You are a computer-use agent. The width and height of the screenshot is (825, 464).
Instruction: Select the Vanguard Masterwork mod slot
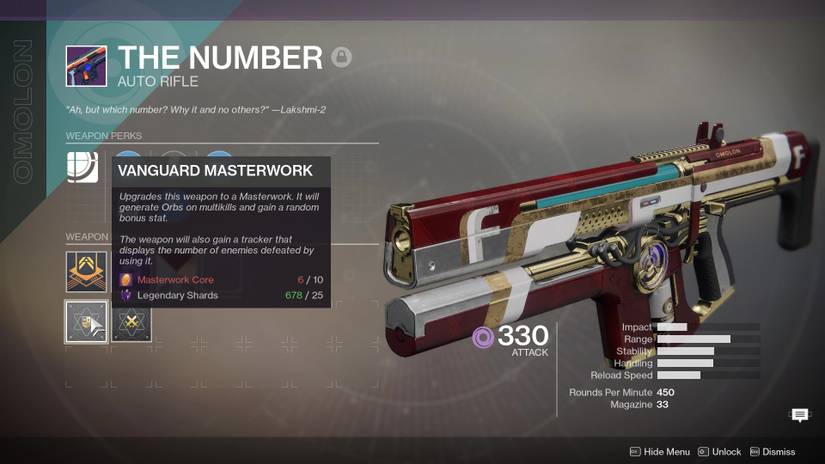[86, 322]
